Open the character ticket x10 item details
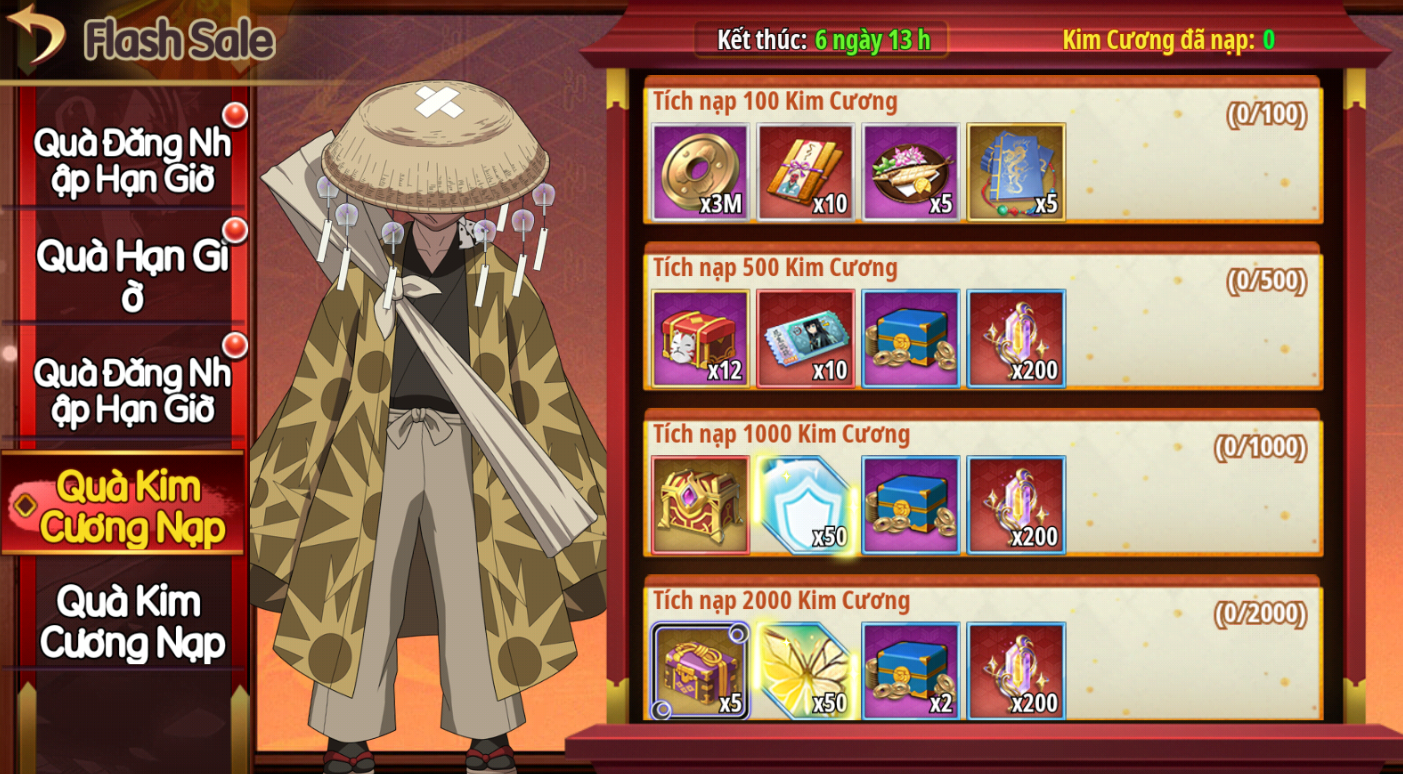This screenshot has width=1403, height=774. click(x=805, y=338)
